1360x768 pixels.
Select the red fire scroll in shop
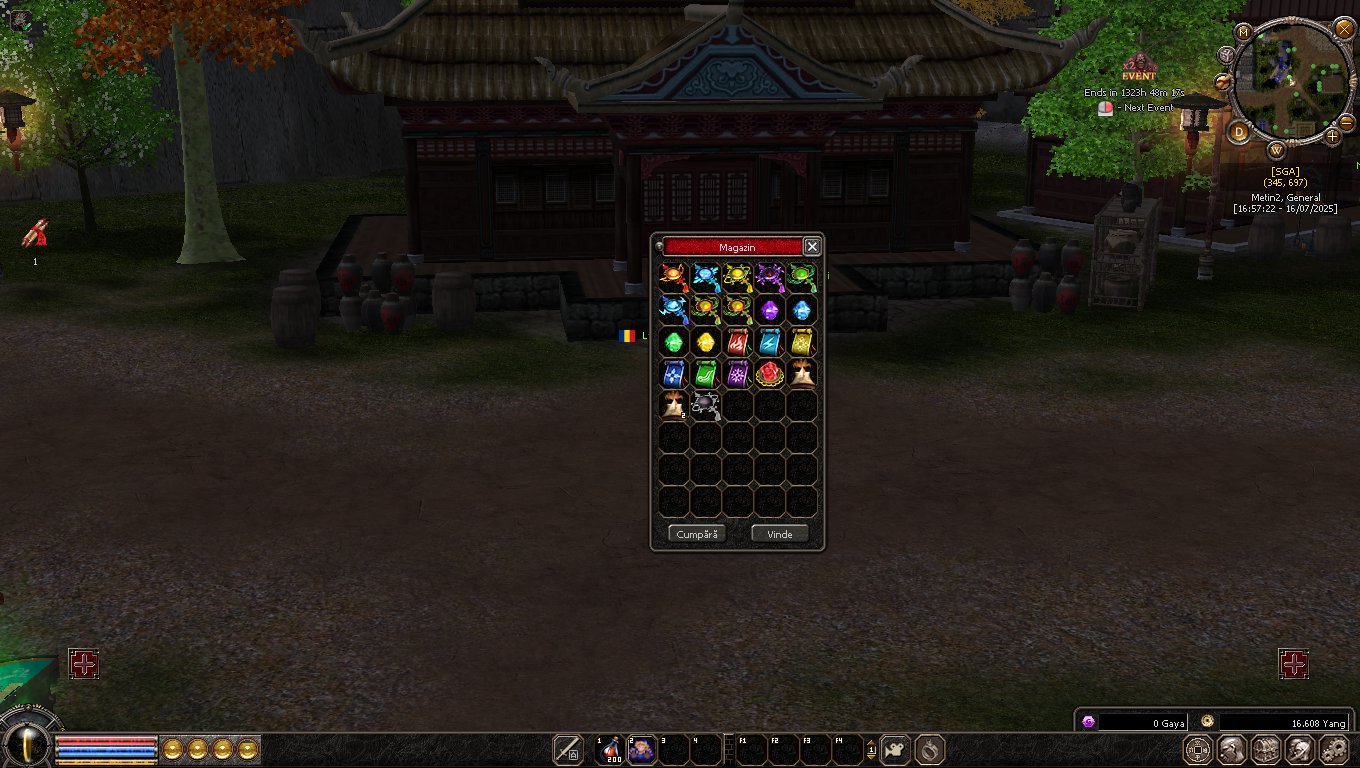pyautogui.click(x=738, y=342)
